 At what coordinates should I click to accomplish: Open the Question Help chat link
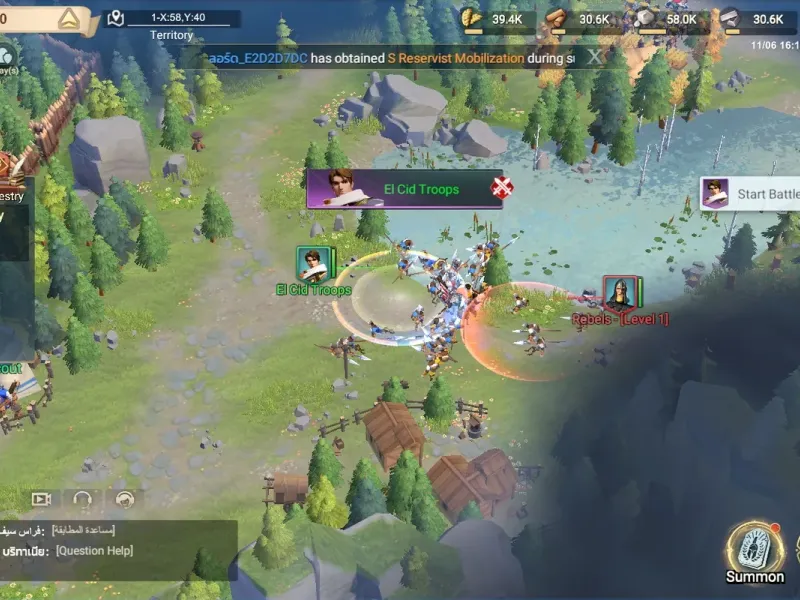[94, 551]
